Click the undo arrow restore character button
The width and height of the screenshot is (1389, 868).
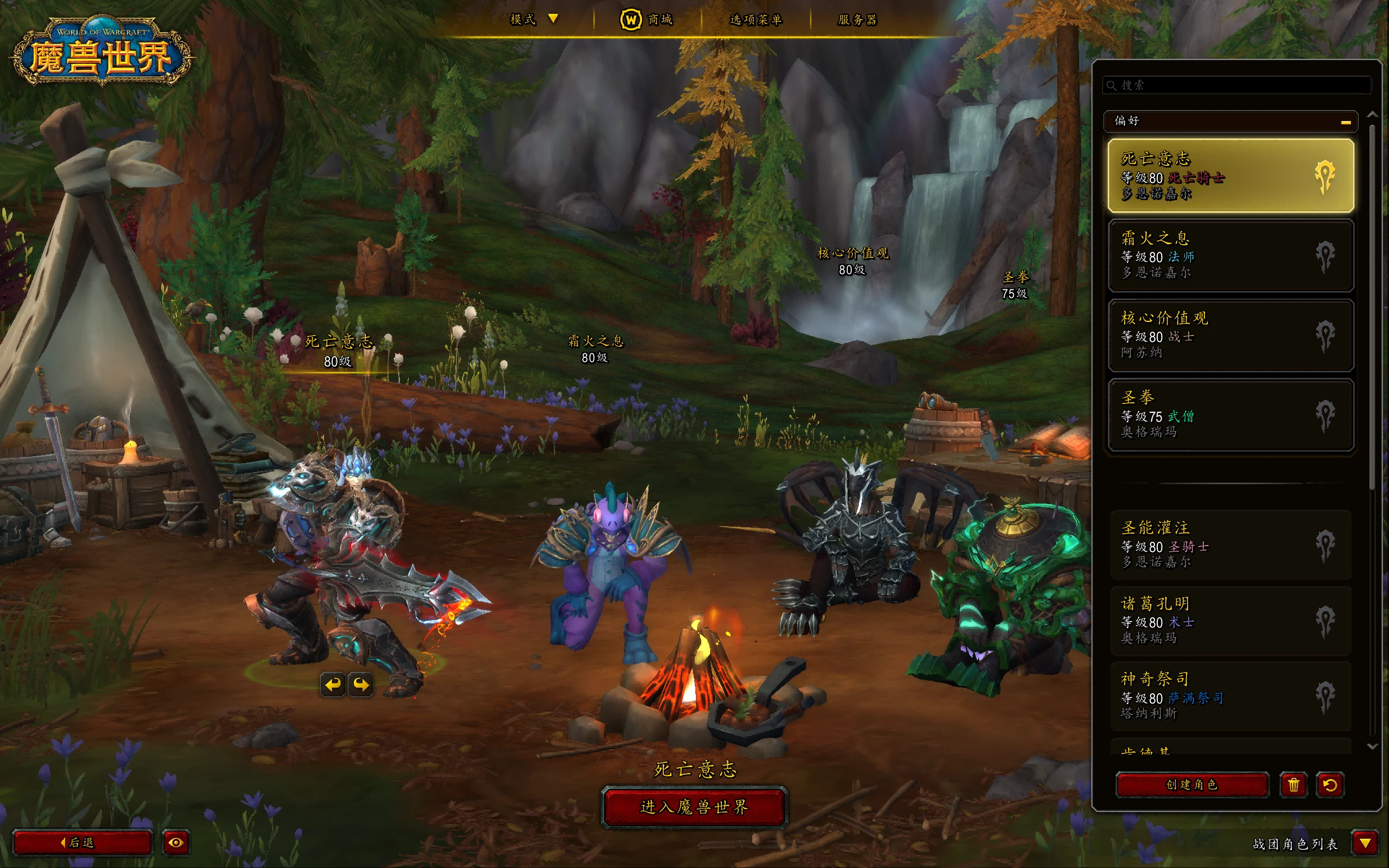[1330, 785]
